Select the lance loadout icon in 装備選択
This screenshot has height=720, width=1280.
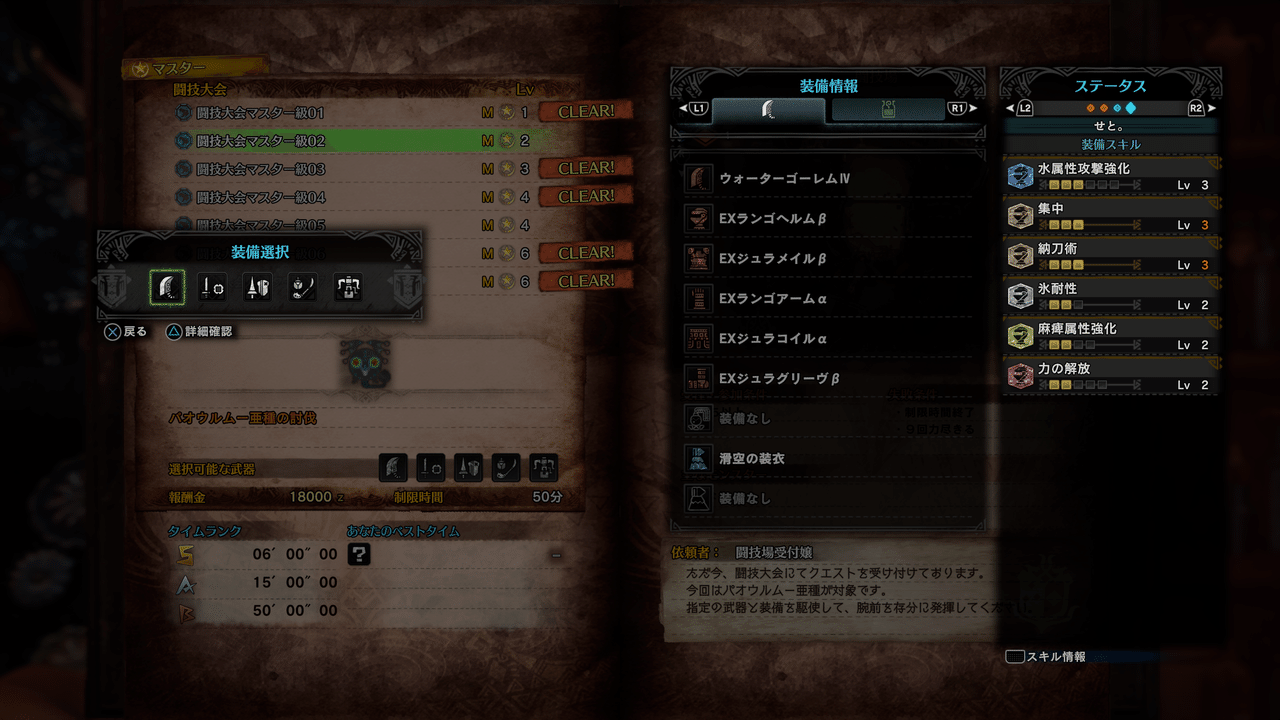(255, 287)
